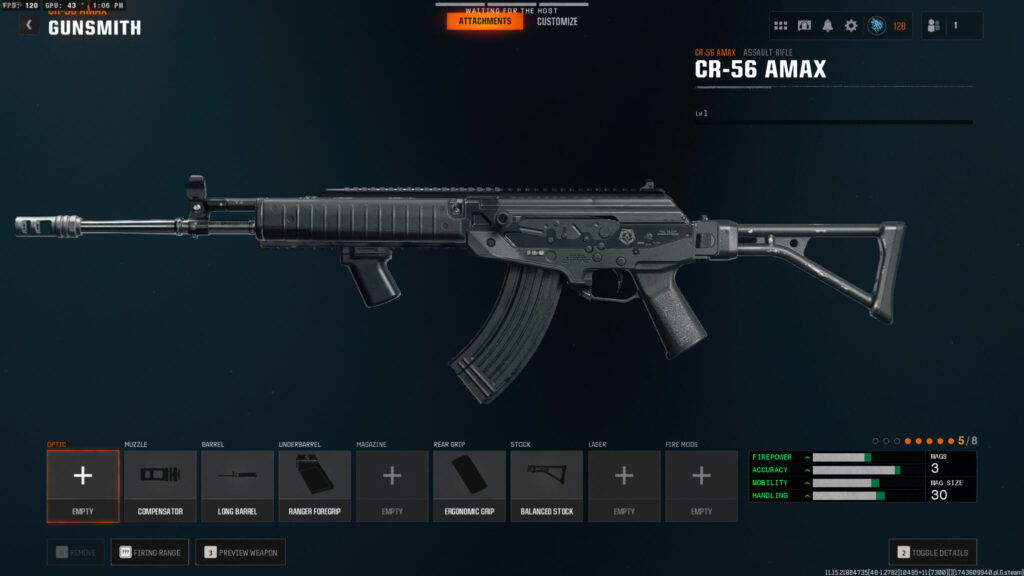
Task: Go back using the top-left arrow
Action: pyautogui.click(x=29, y=25)
